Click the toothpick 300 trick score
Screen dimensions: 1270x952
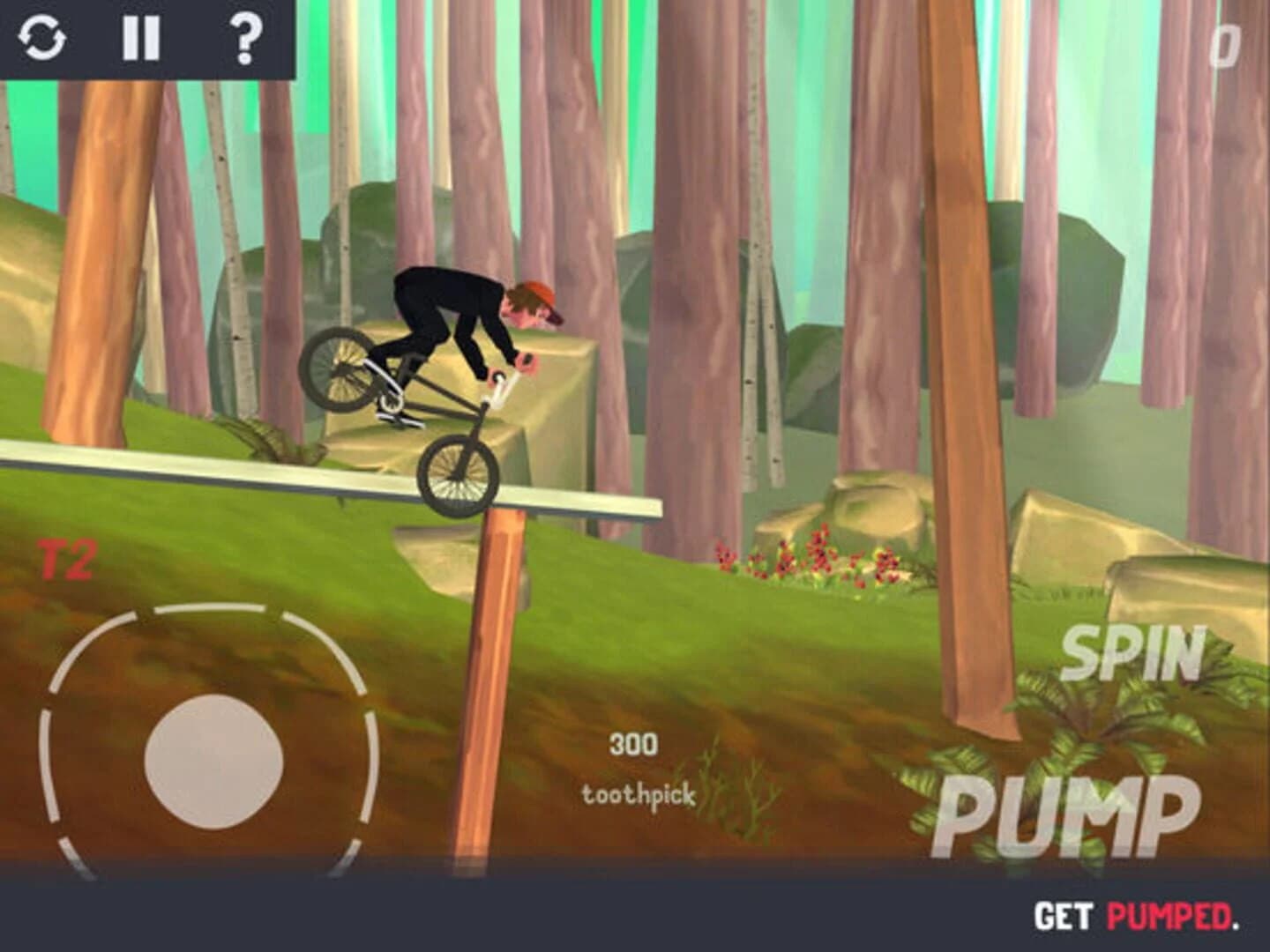(637, 767)
